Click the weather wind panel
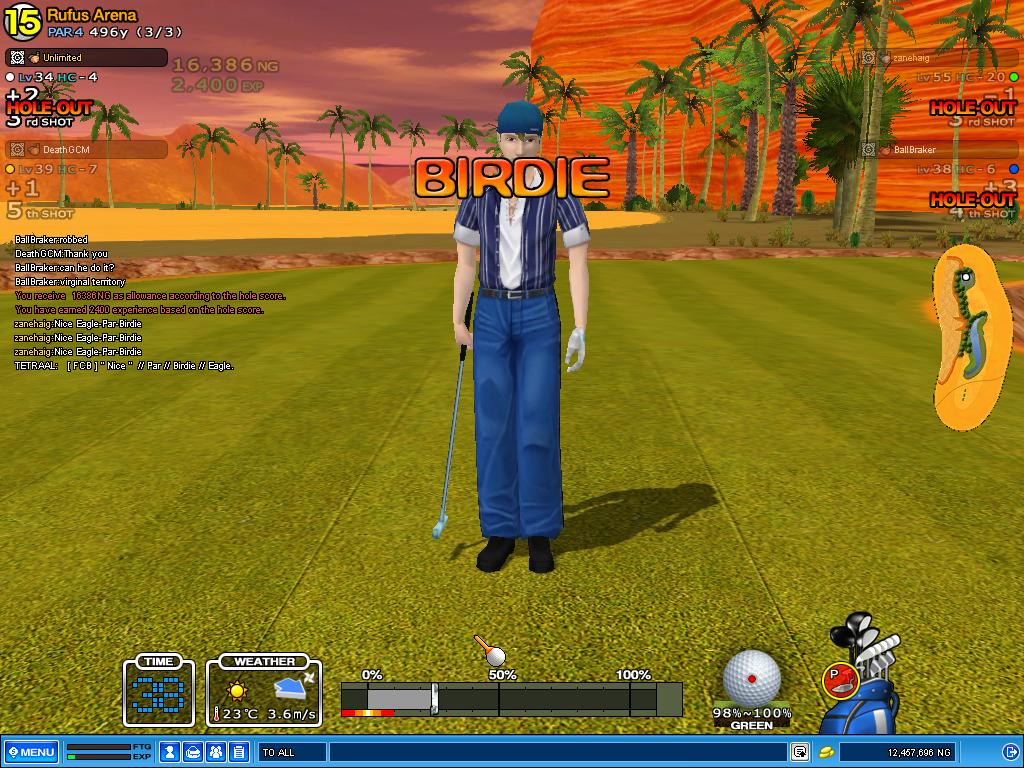1024x768 pixels. 265,689
